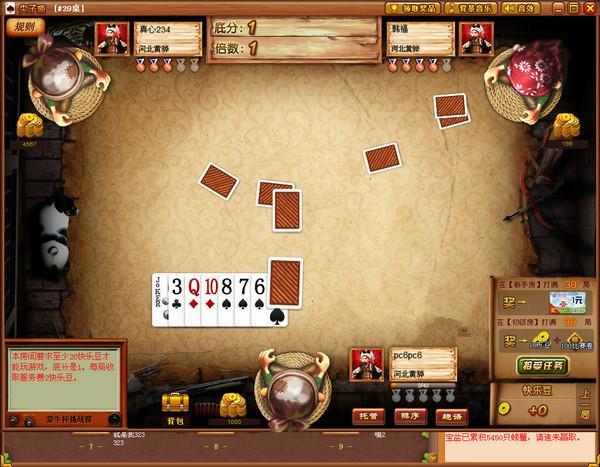Screen dimensions: 600x467
Task: Select the Joker card in hand
Action: (x=159, y=299)
